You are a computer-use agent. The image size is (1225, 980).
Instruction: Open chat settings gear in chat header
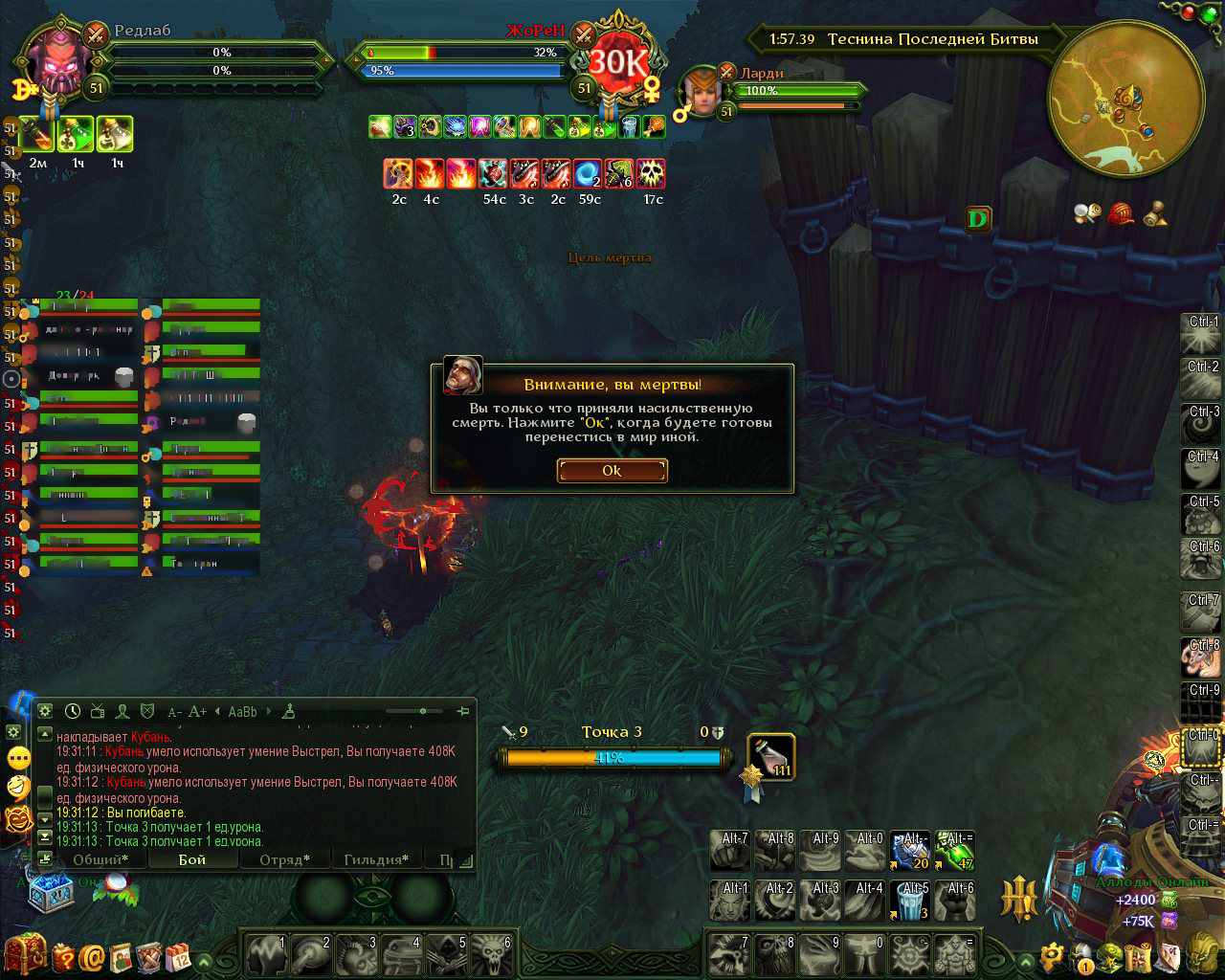click(44, 711)
